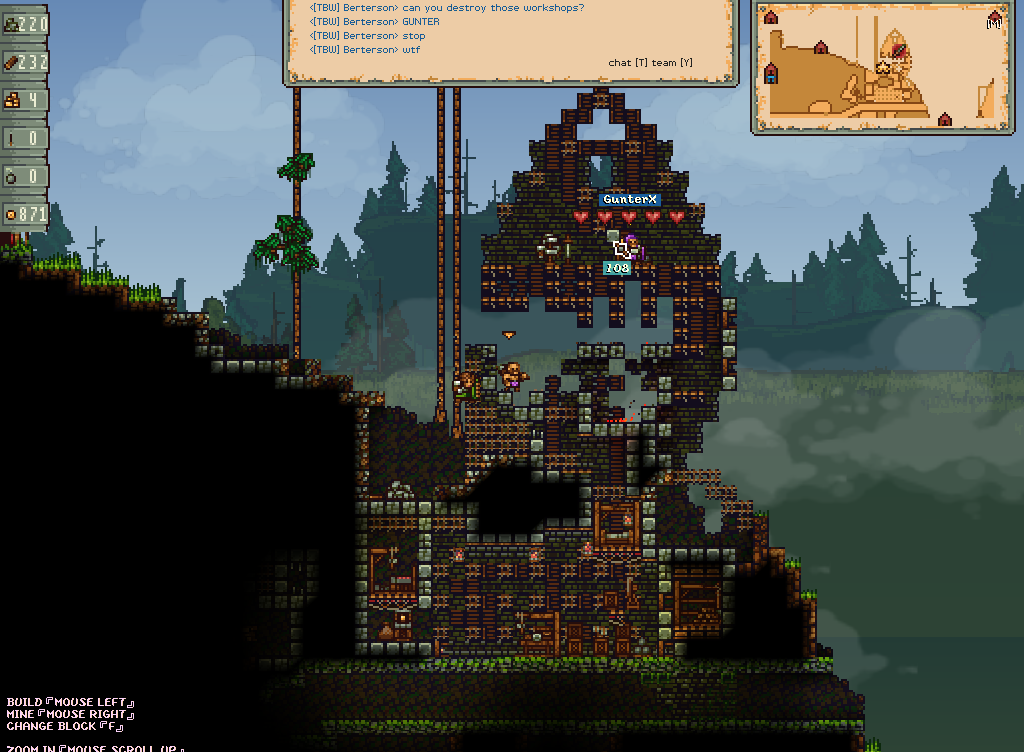Screen dimensions: 1024x752
Task: Select the stone resource slot
Action: coord(25,24)
